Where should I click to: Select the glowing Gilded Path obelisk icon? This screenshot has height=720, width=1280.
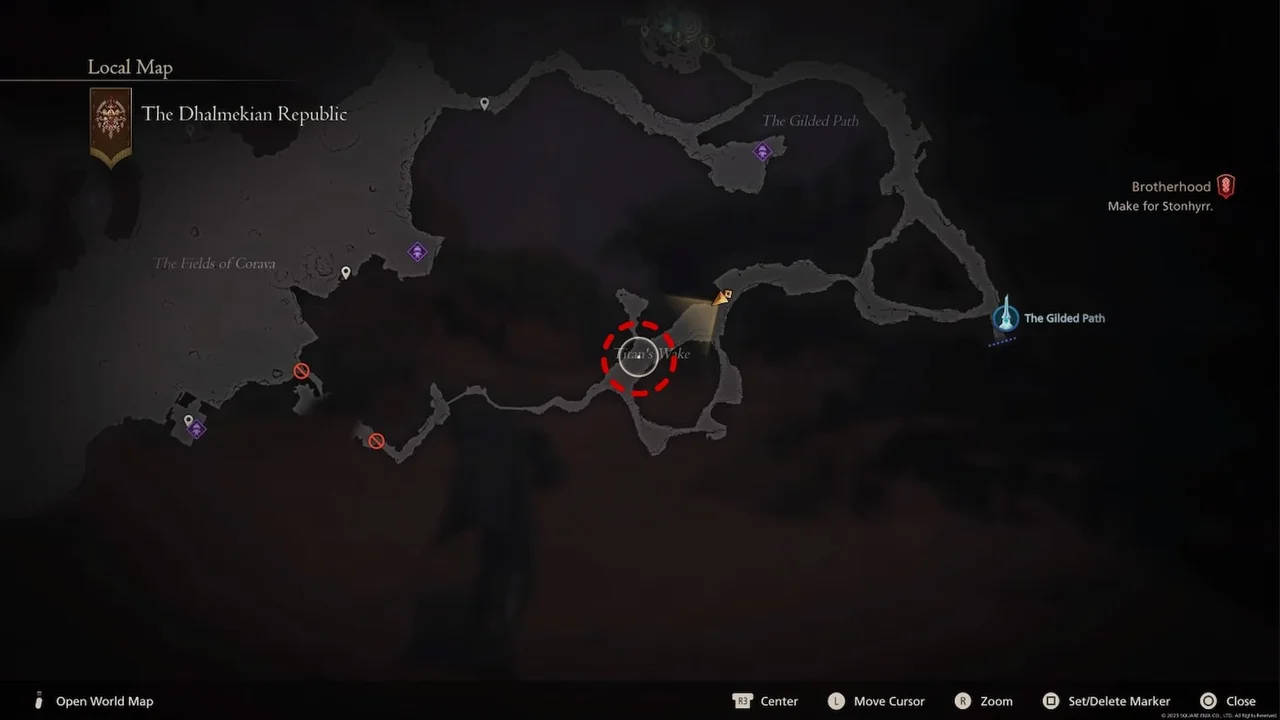[x=1005, y=318]
